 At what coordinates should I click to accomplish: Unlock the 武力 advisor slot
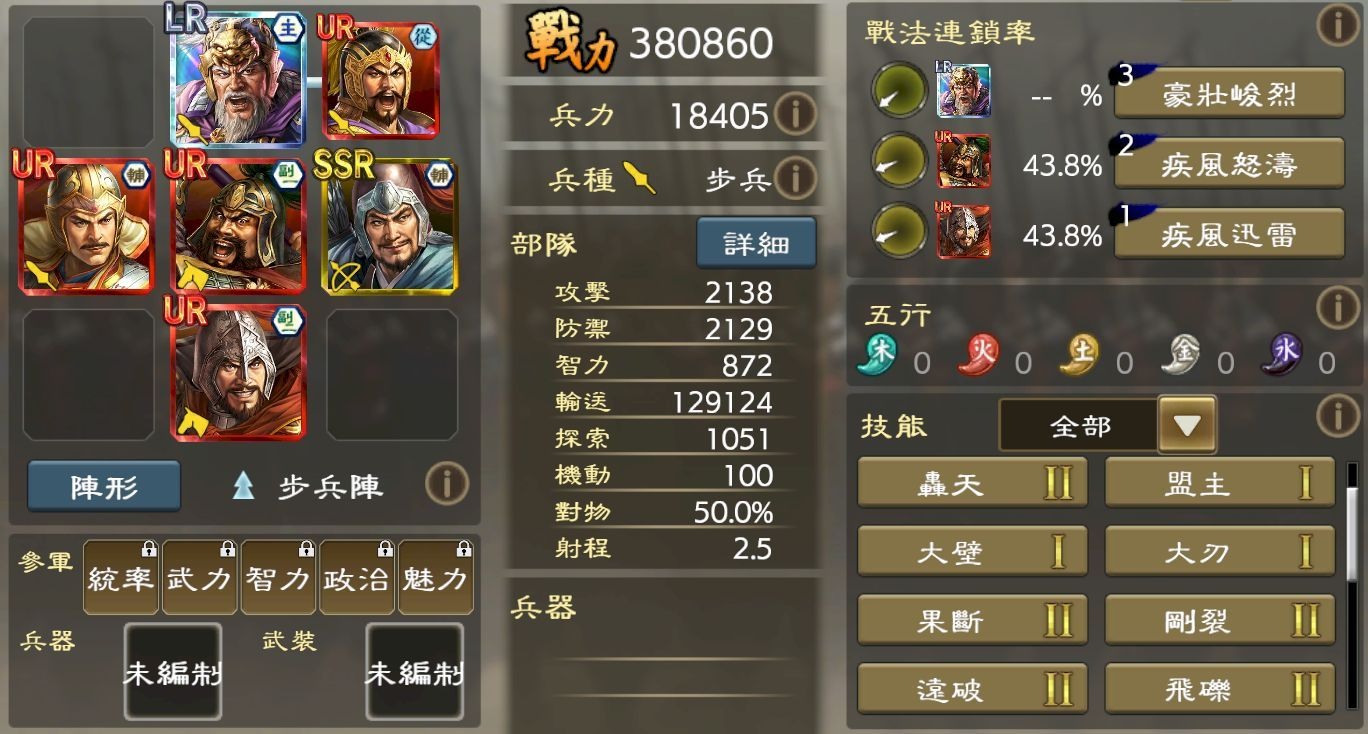point(198,577)
